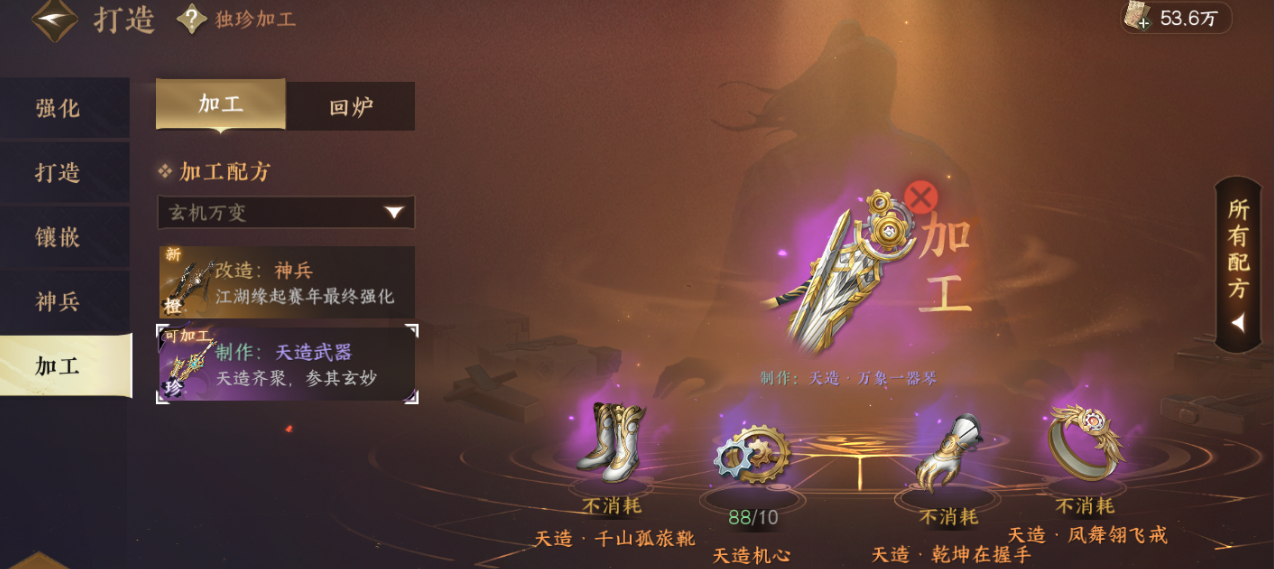Expand the 所有配方 side panel

[1239, 265]
